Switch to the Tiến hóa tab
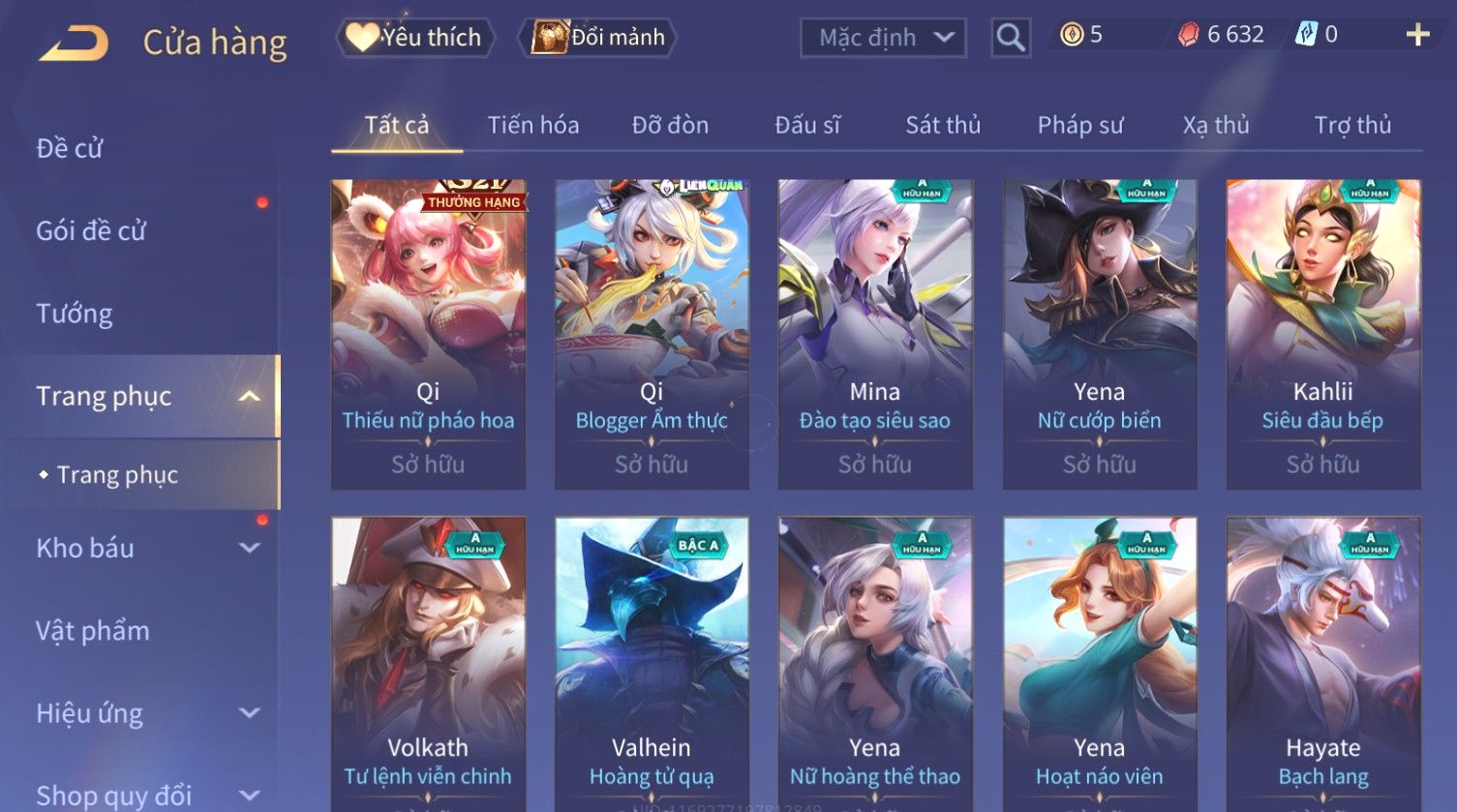Image resolution: width=1457 pixels, height=812 pixels. click(532, 125)
